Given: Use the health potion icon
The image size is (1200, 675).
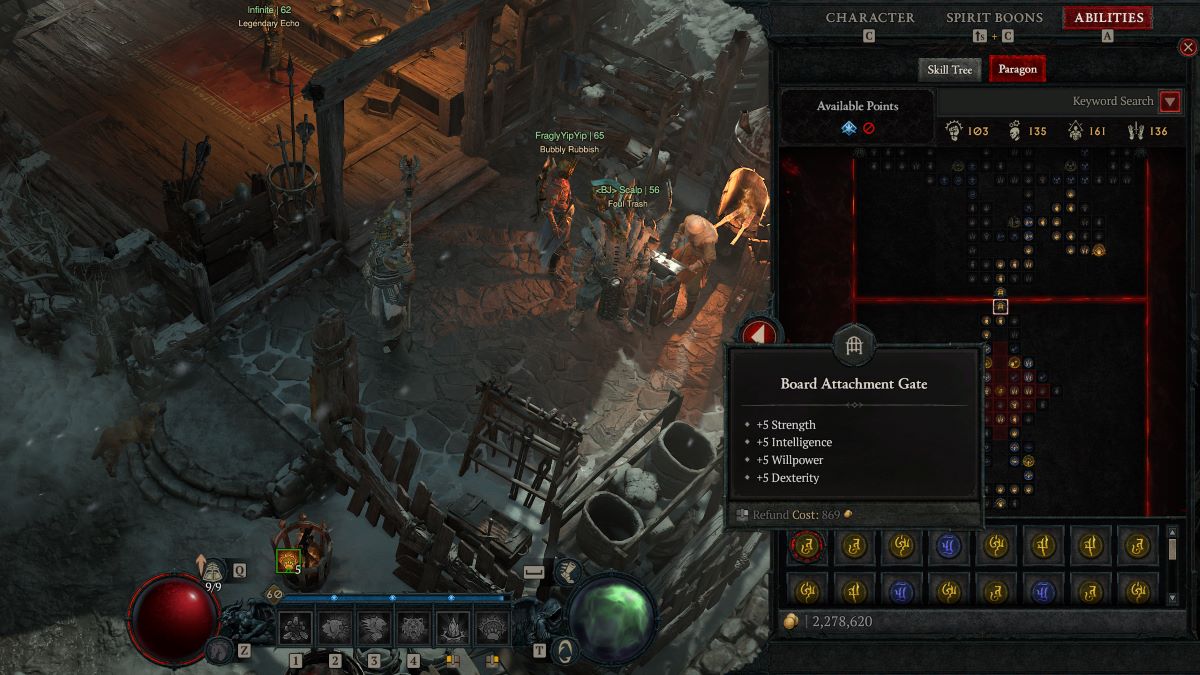Looking at the screenshot, I should 212,570.
